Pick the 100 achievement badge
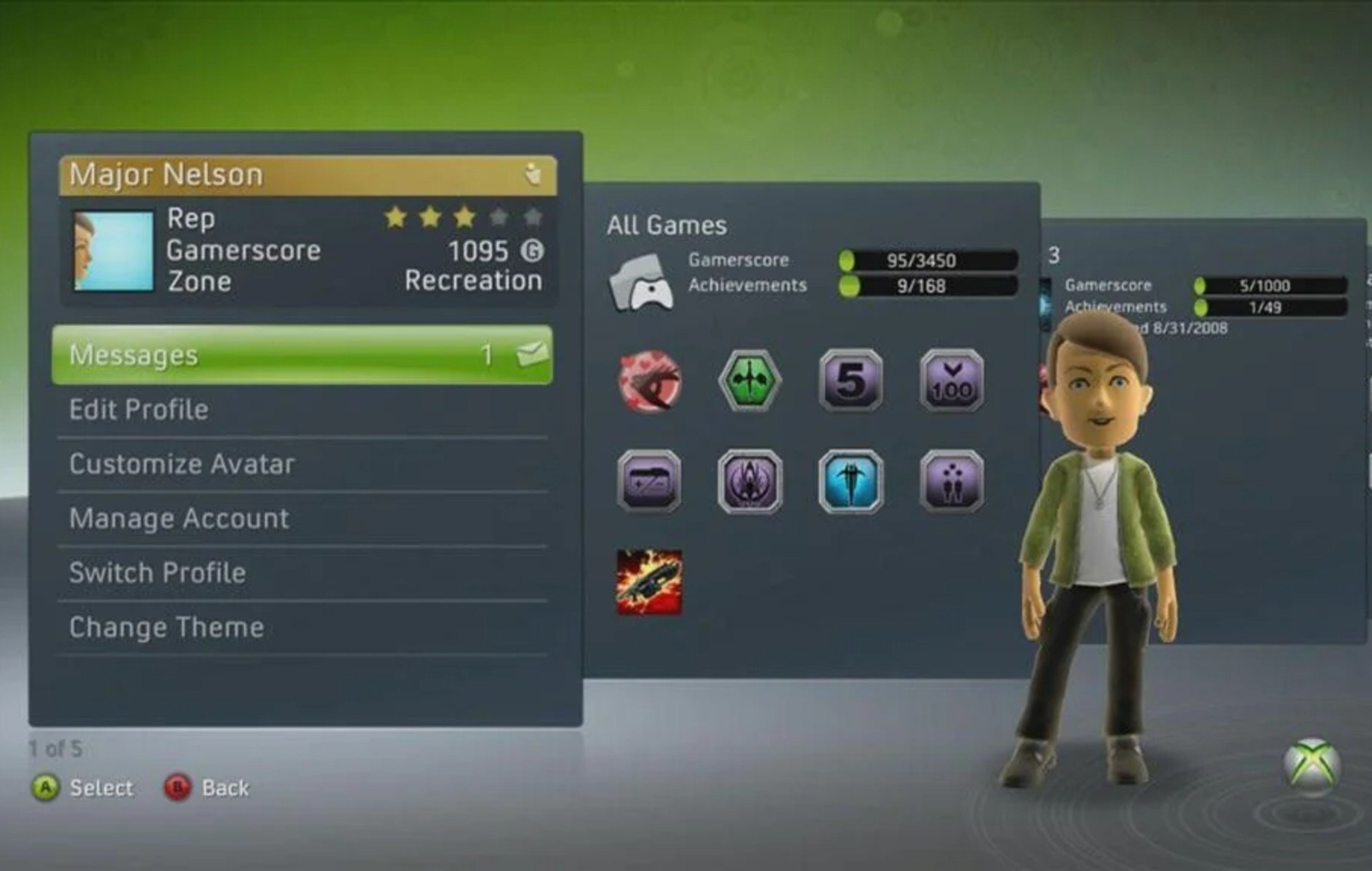The image size is (1372, 871). (x=951, y=381)
